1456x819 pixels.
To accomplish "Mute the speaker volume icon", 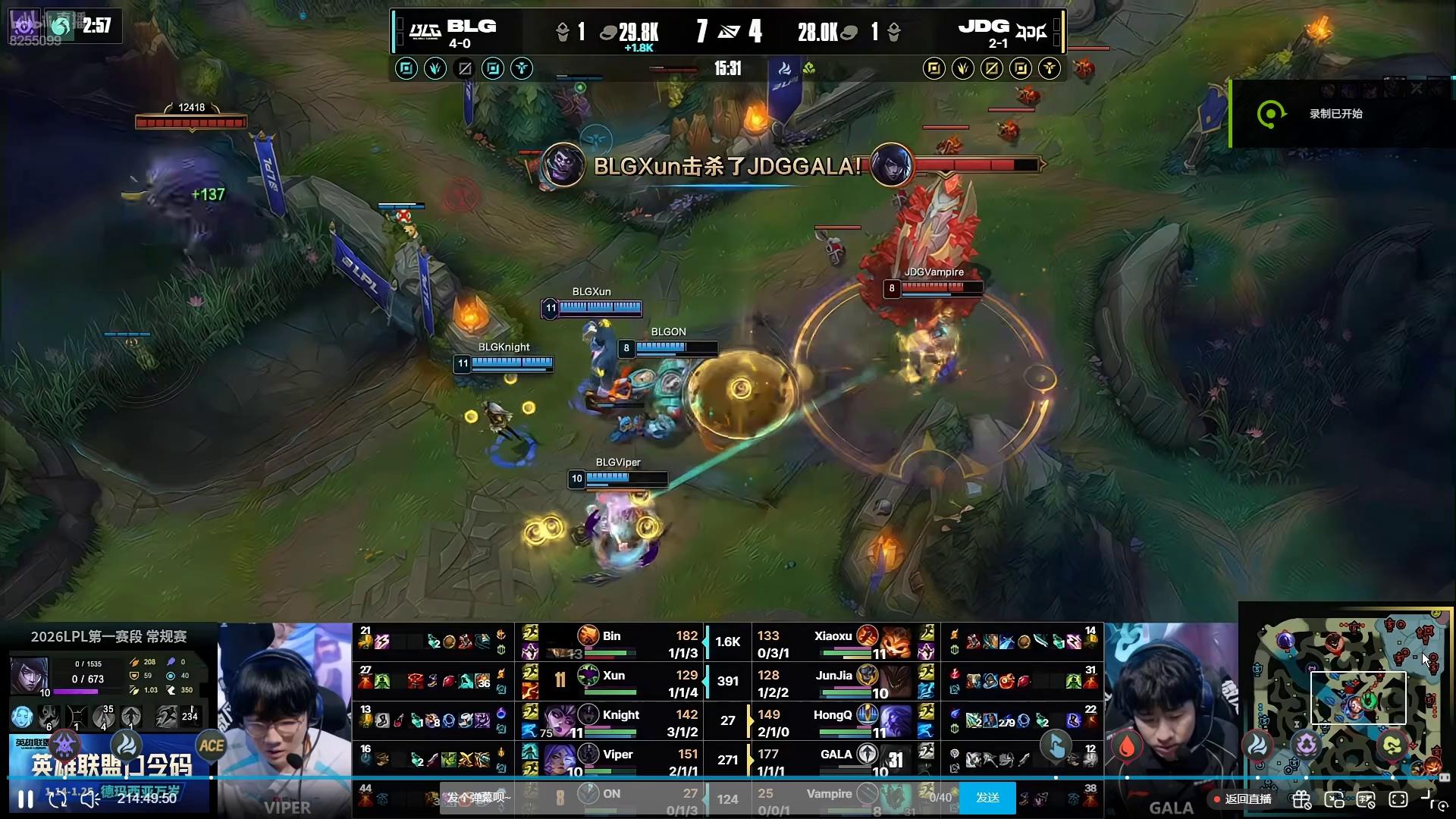I will click(90, 799).
